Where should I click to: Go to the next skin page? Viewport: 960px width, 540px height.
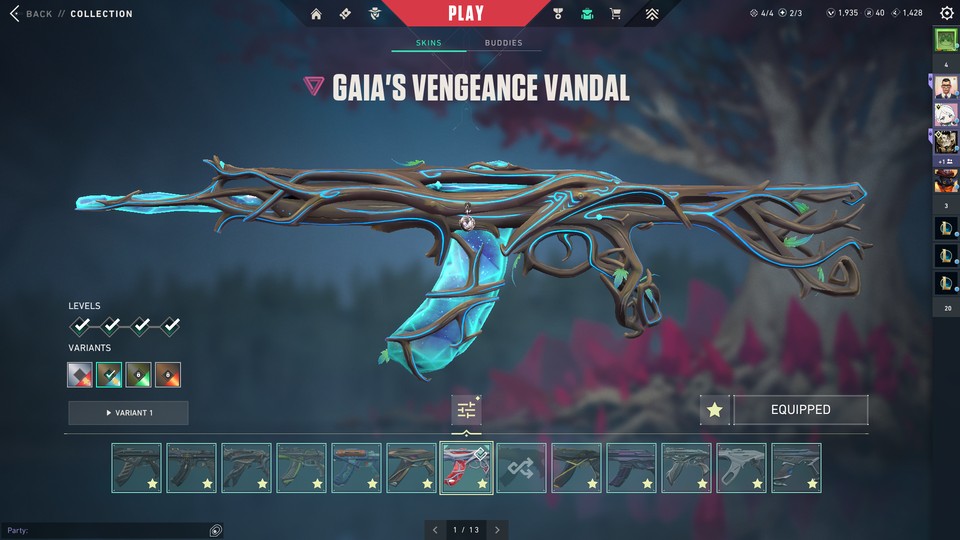[x=497, y=529]
